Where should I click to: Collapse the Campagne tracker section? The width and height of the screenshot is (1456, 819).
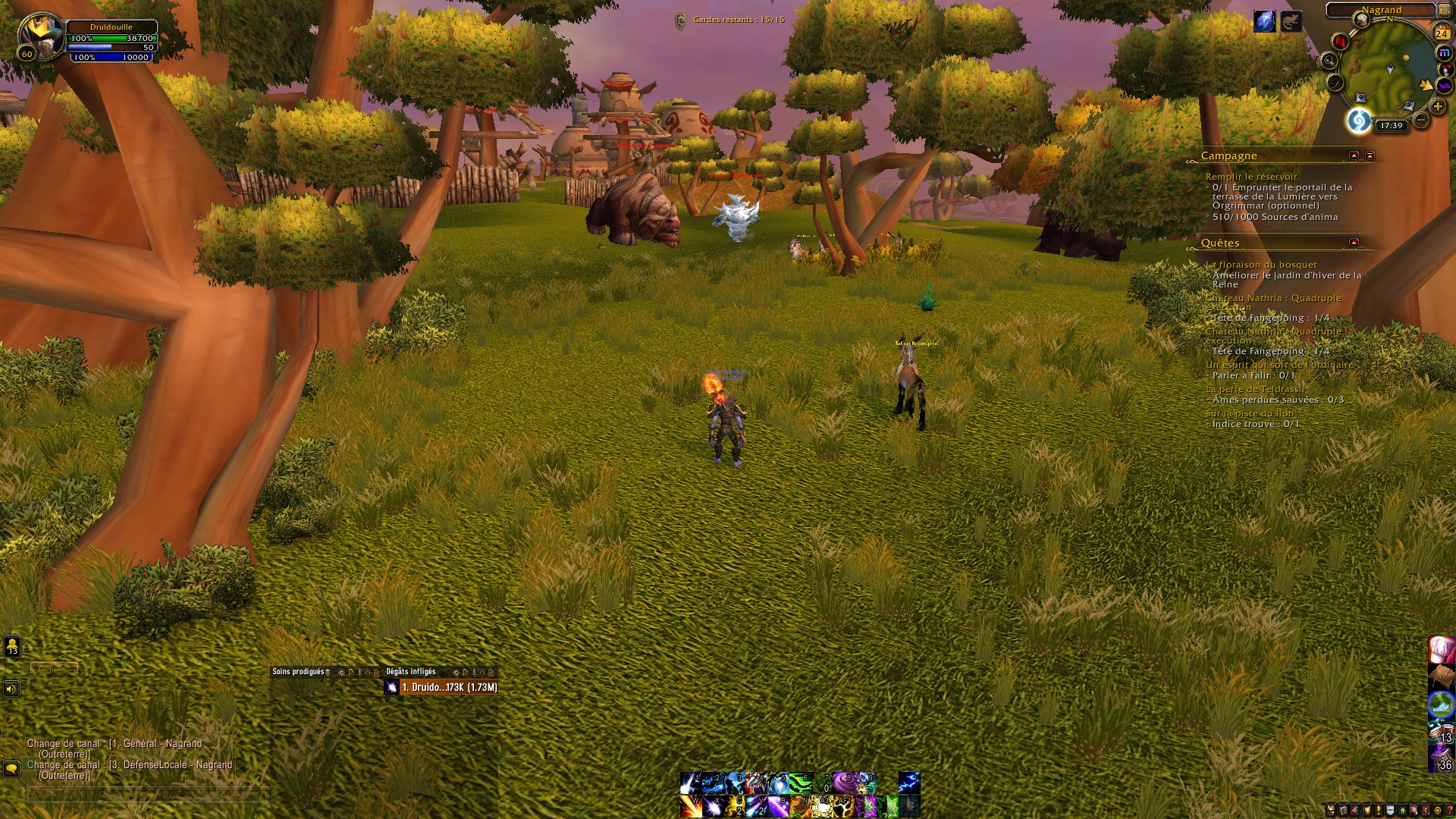(1354, 155)
